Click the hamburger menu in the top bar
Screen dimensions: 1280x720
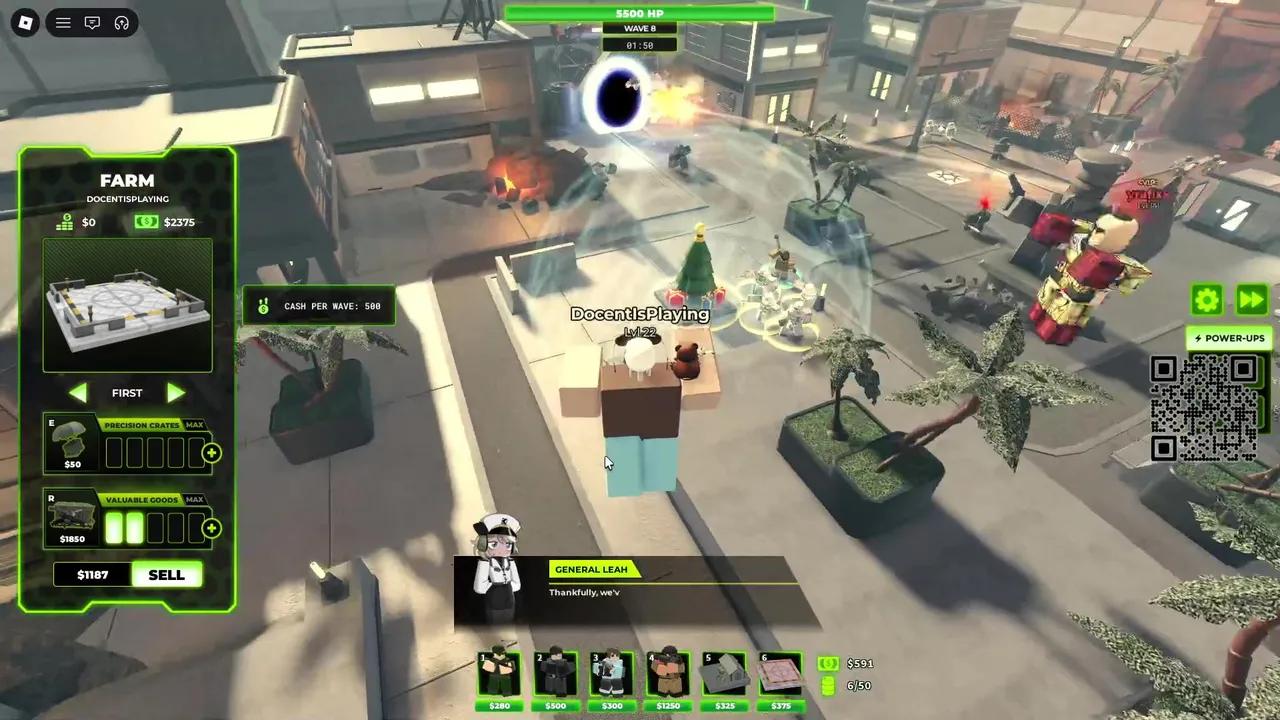(63, 22)
